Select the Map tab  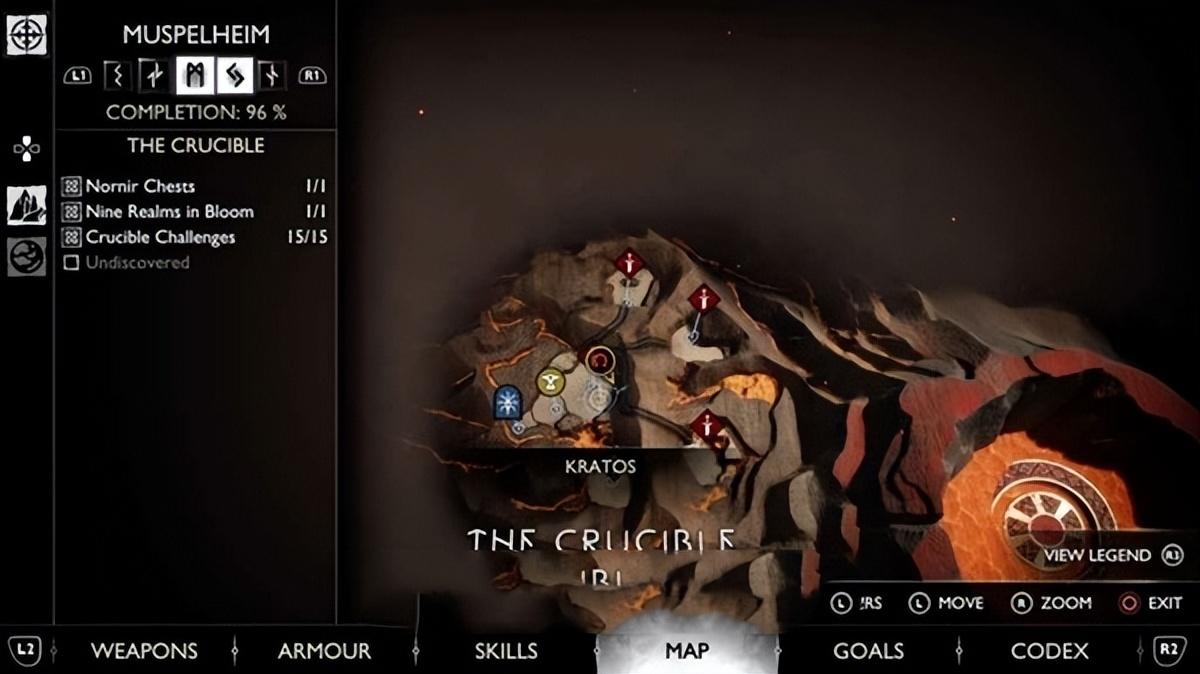[687, 651]
